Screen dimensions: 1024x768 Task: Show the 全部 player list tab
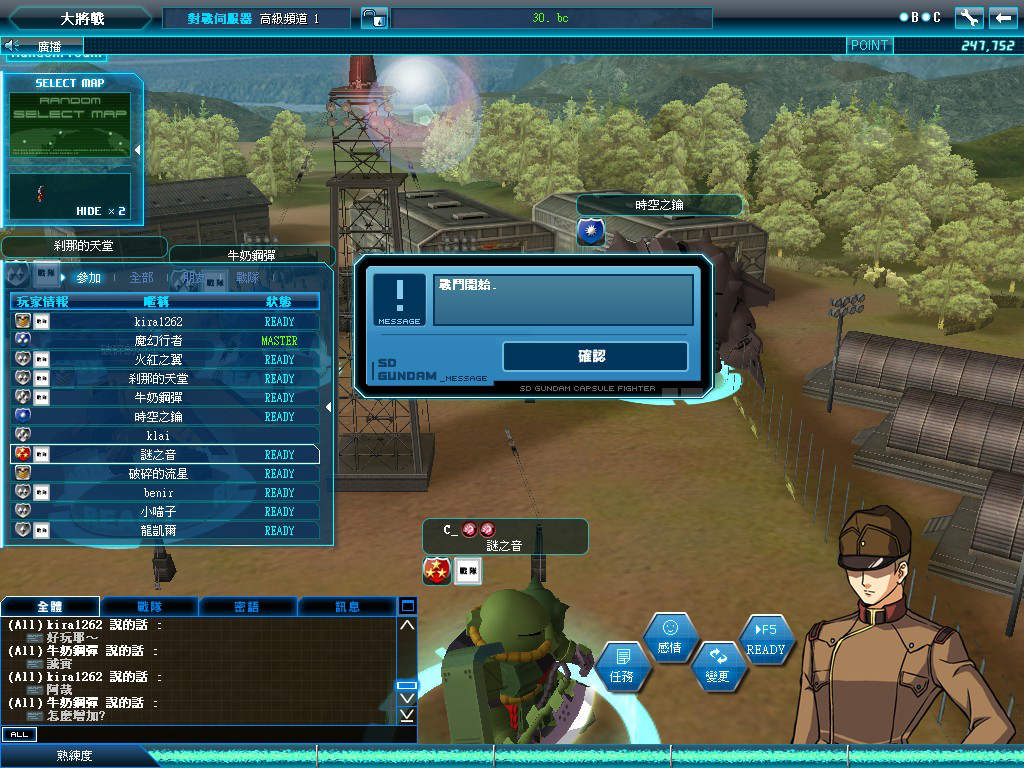tap(141, 278)
